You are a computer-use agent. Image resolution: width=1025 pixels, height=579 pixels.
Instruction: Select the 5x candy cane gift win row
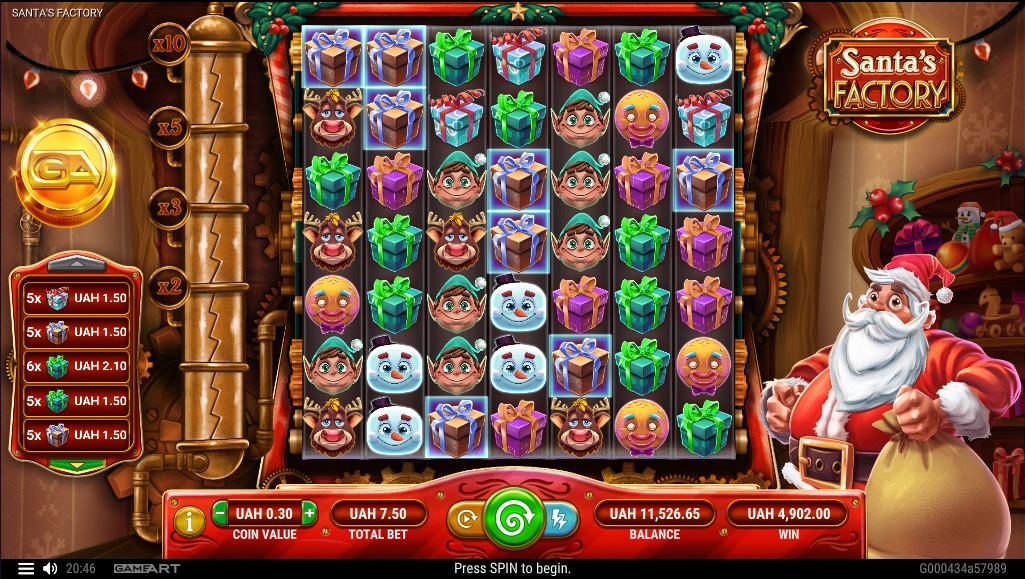[77, 298]
